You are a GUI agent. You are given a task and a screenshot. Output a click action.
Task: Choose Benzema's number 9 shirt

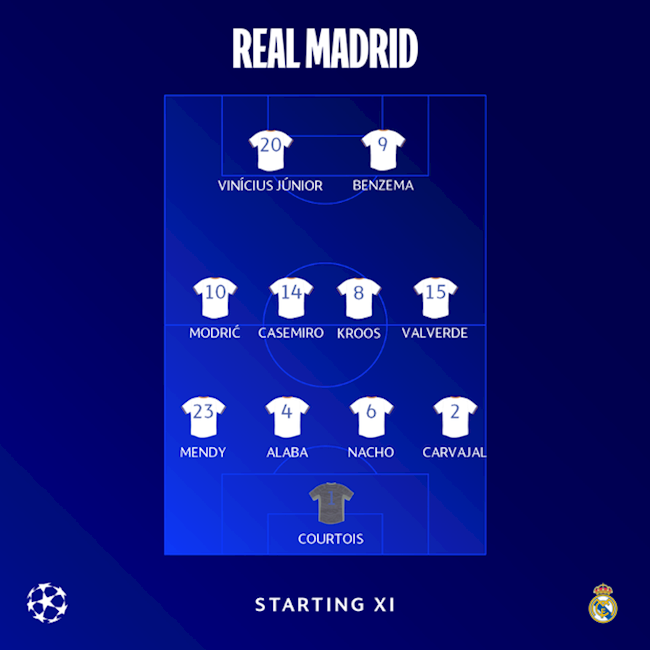tap(382, 151)
